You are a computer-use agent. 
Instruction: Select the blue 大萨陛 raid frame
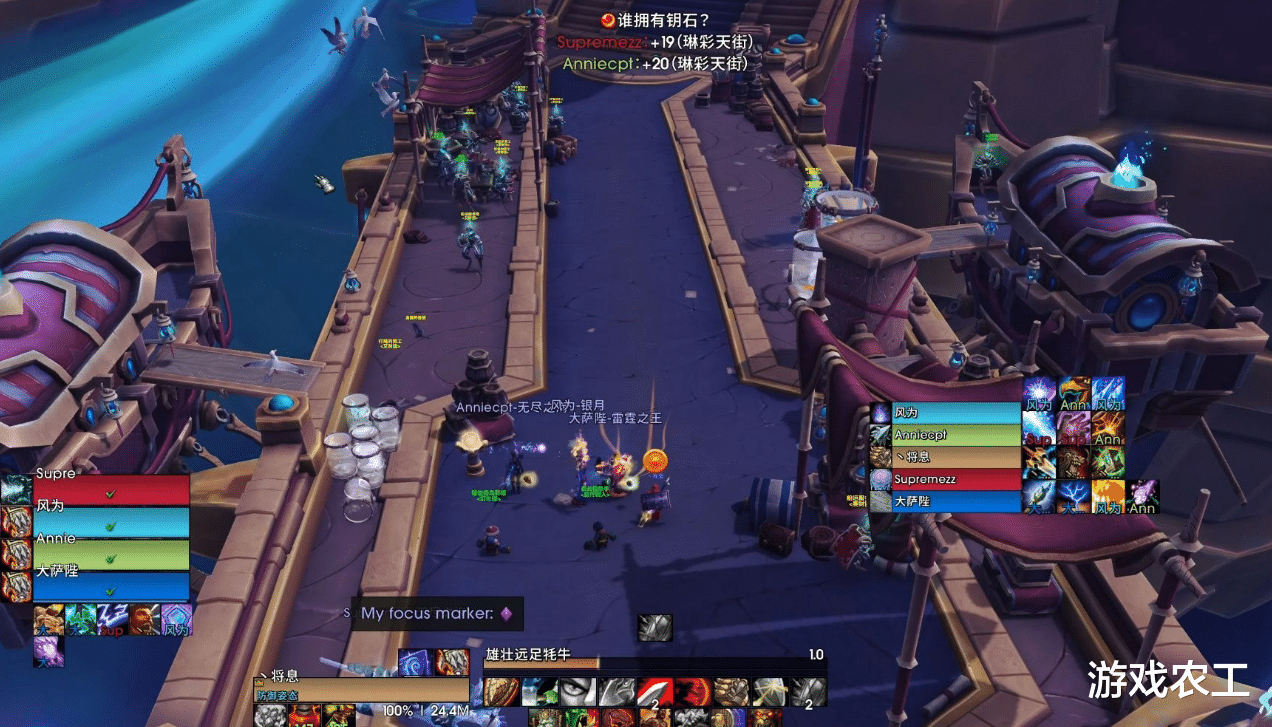[110, 586]
